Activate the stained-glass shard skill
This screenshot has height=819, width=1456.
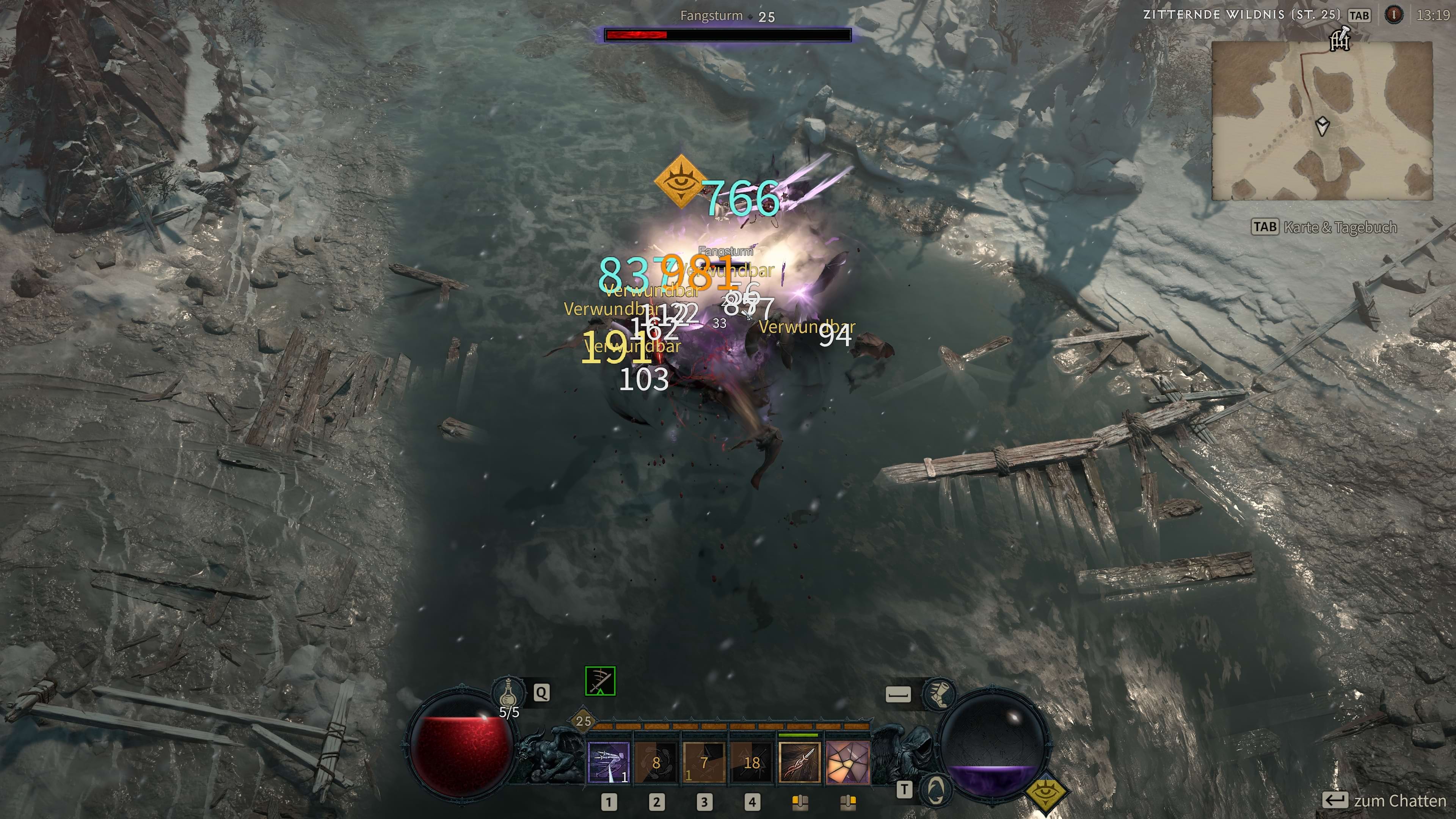[847, 763]
